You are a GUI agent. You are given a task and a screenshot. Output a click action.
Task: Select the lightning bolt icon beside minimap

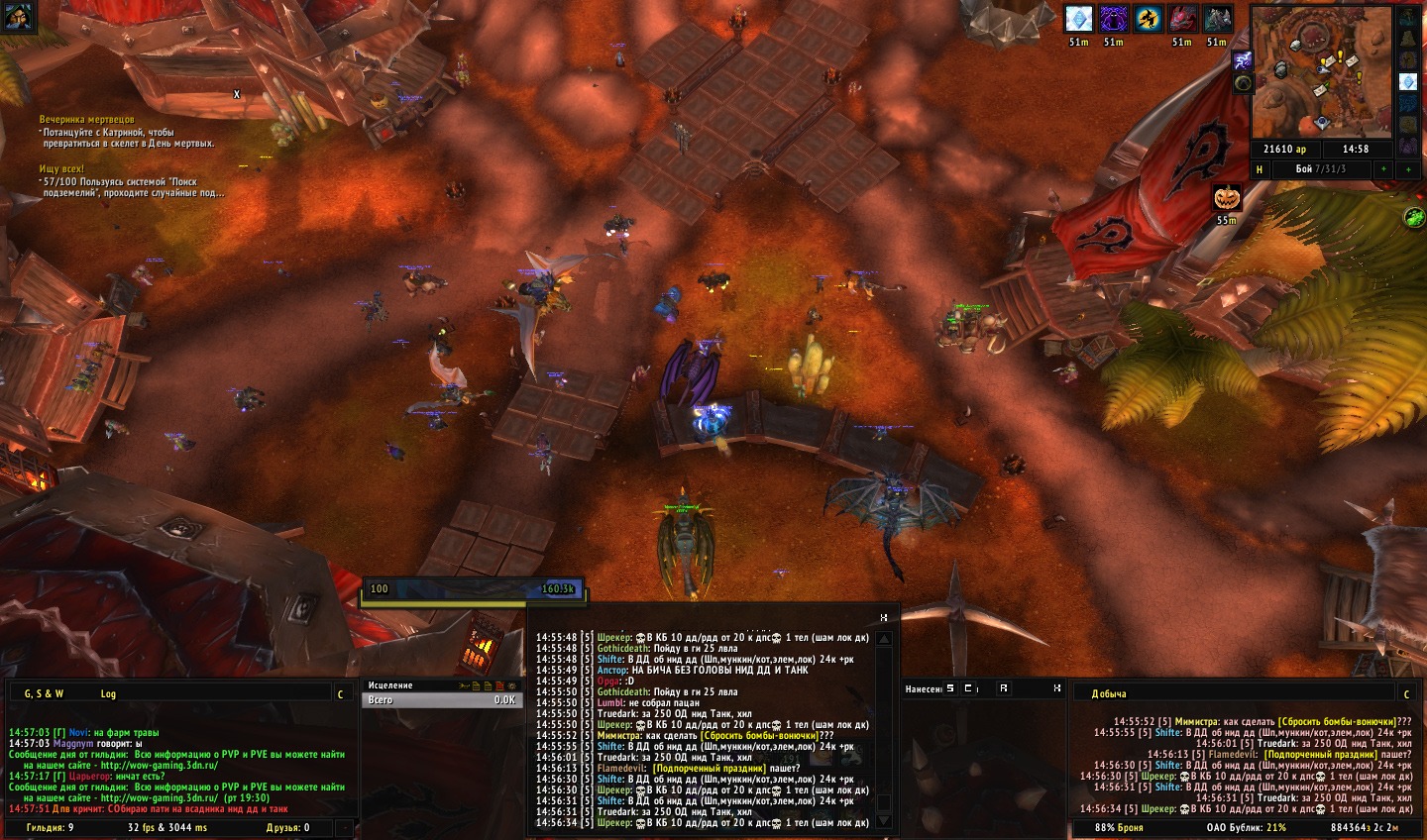[x=1242, y=60]
